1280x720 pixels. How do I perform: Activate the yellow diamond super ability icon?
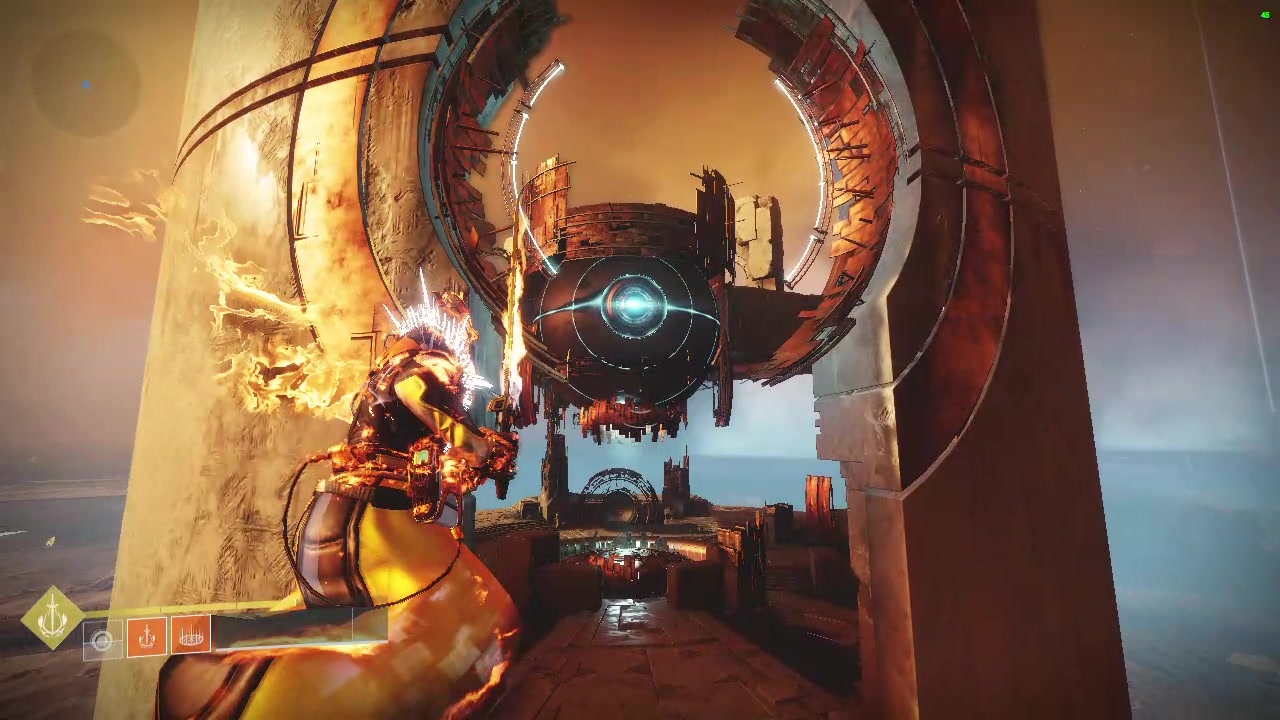point(52,617)
